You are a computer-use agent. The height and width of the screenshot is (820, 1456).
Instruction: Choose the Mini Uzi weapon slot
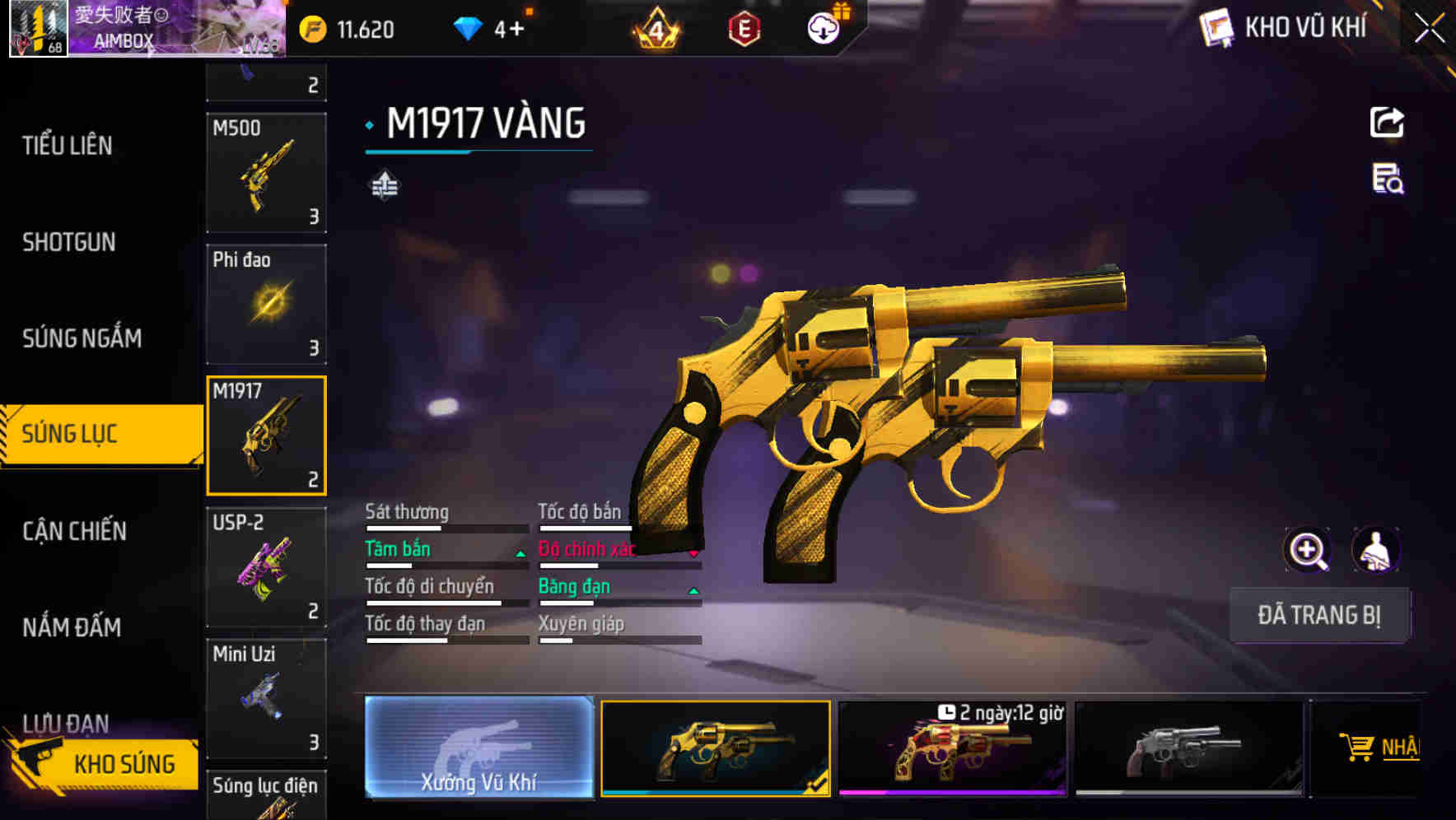[266, 698]
